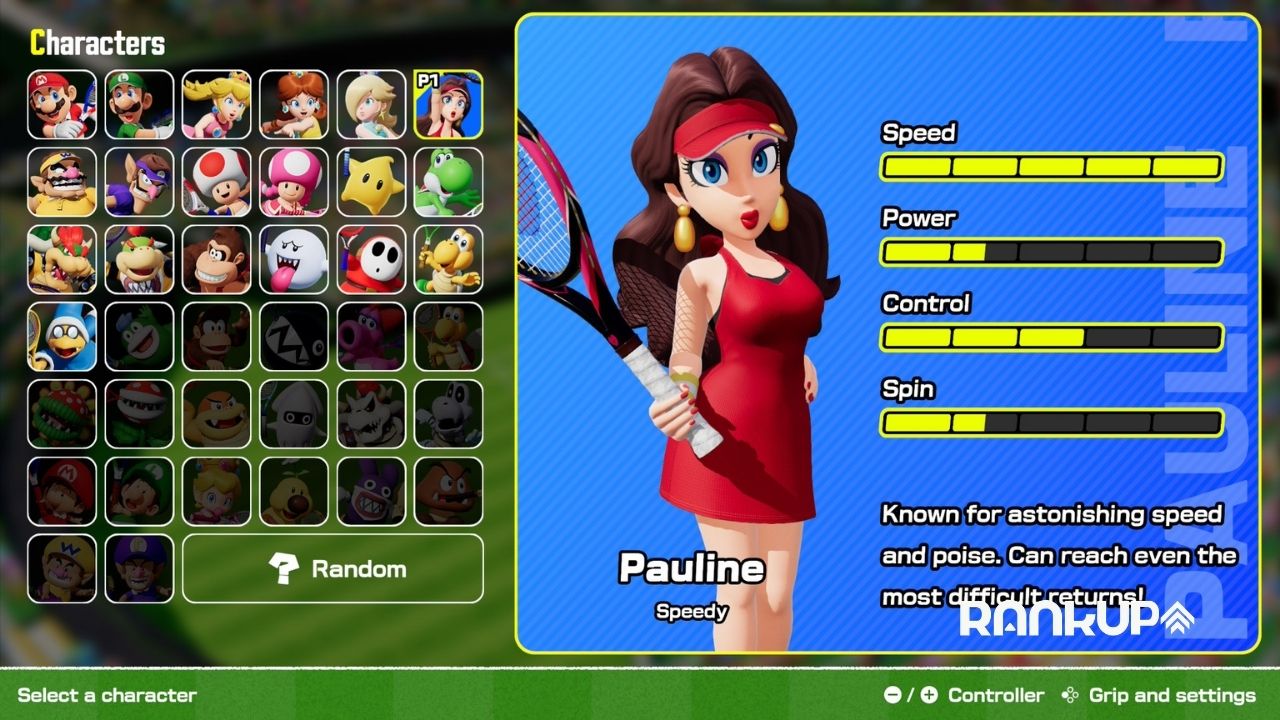This screenshot has width=1280, height=720.
Task: Select the highlighted Pauline tile
Action: [x=448, y=104]
